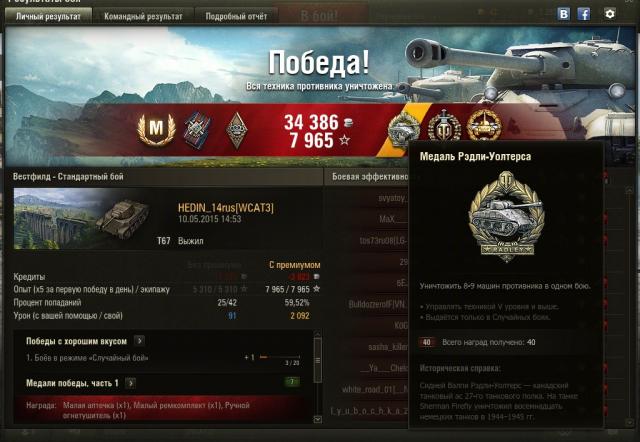The height and width of the screenshot is (442, 640).
Task: Open the Командный результат tab
Action: click(144, 16)
